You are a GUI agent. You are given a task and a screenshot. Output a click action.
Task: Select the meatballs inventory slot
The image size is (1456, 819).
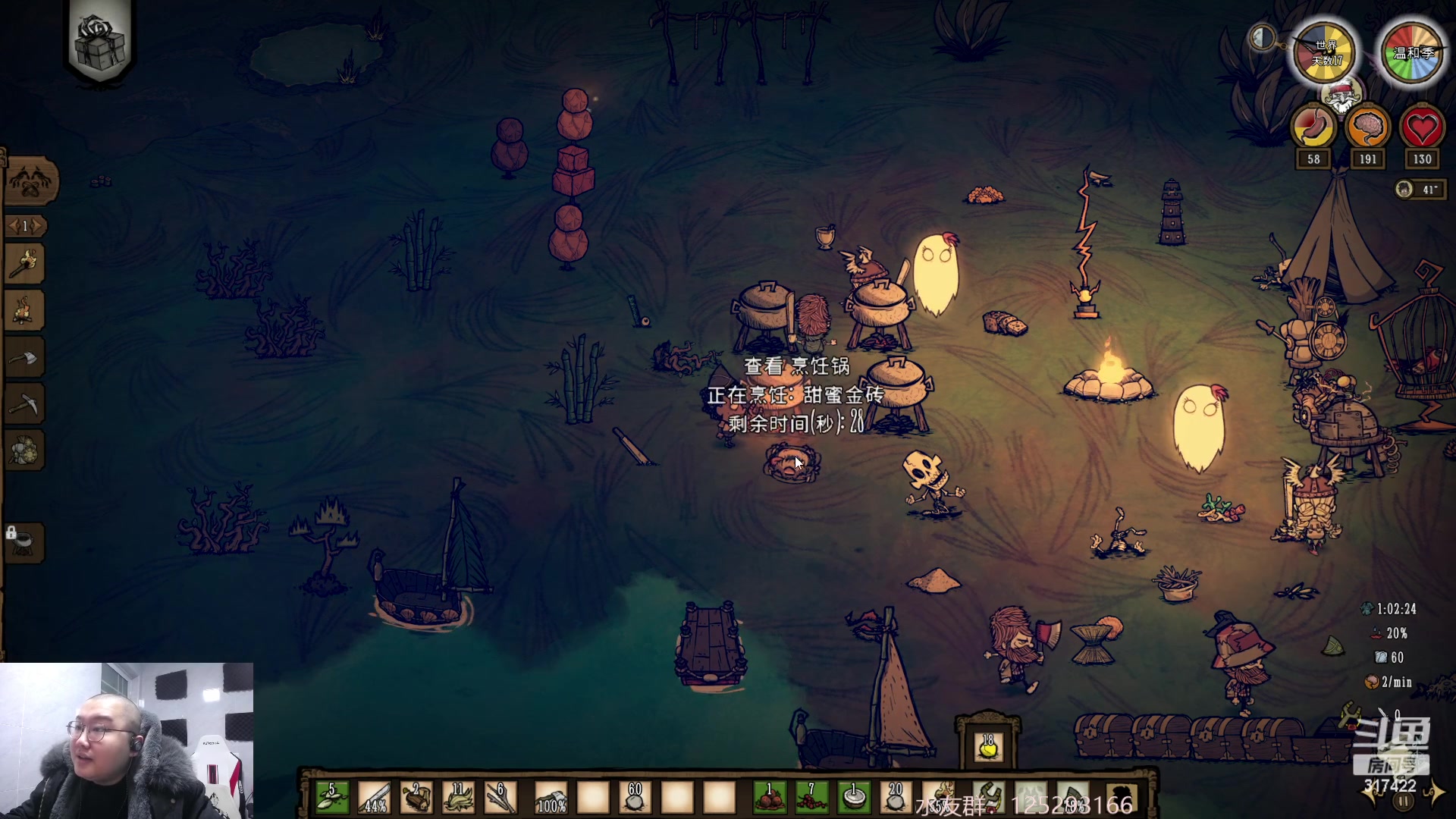tap(770, 798)
